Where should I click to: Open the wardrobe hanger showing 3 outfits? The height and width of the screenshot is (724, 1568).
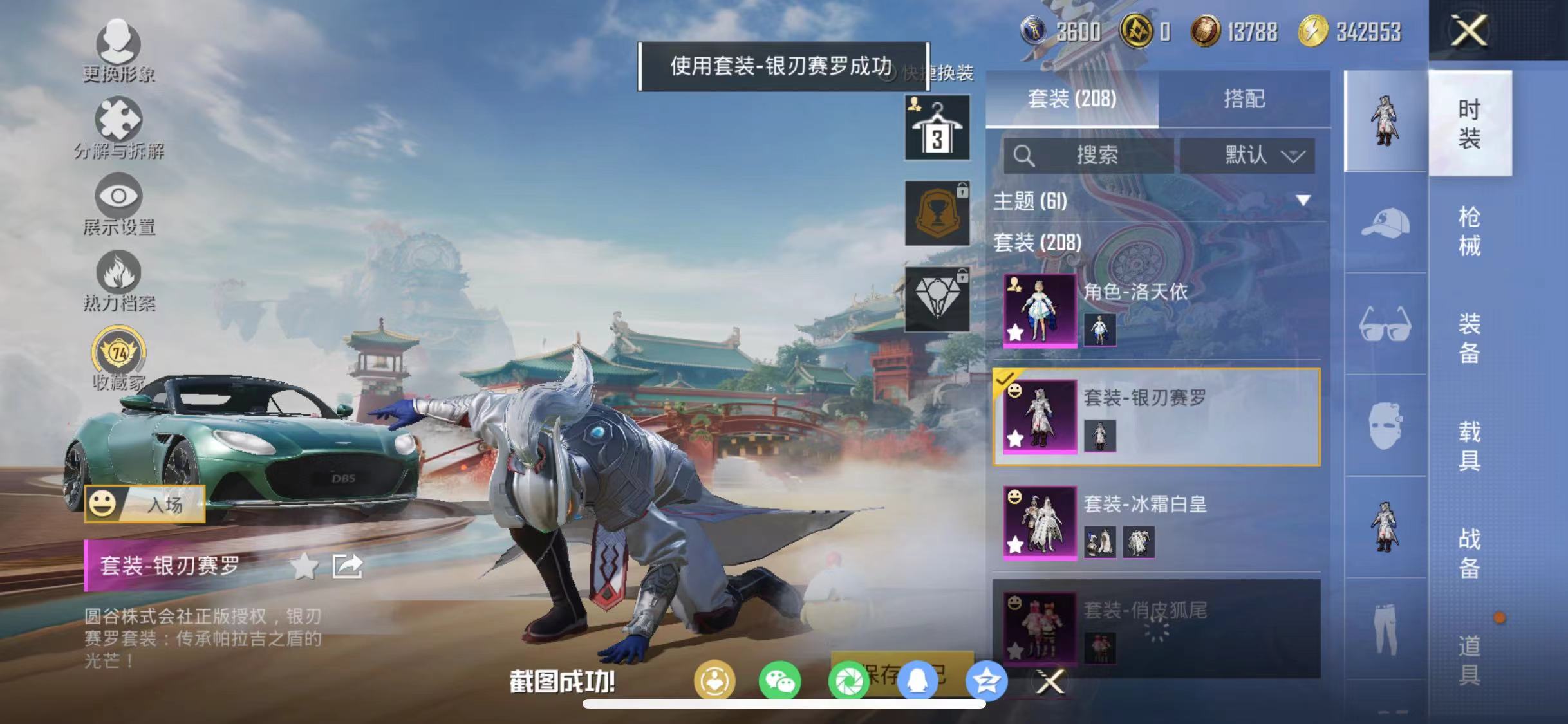pos(937,127)
